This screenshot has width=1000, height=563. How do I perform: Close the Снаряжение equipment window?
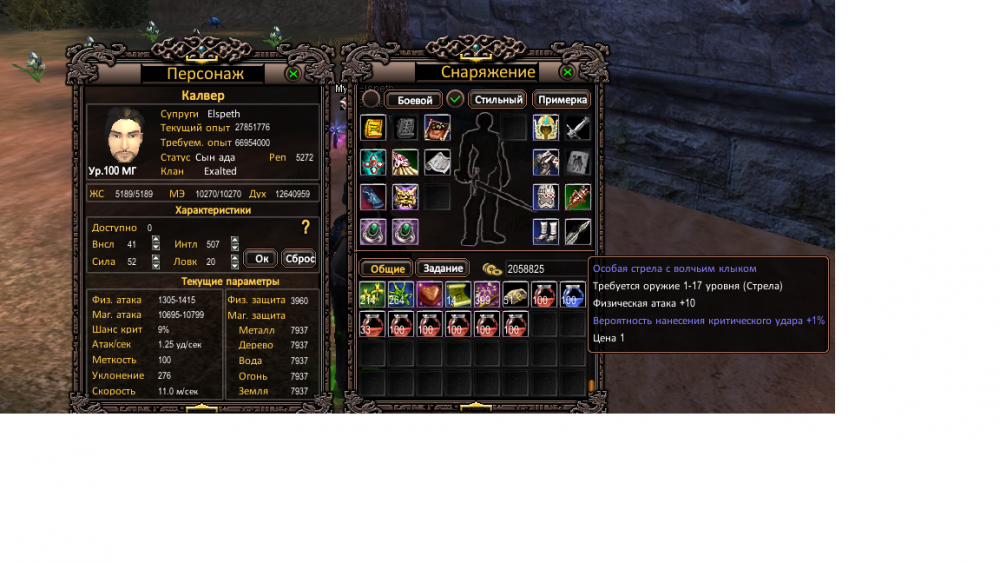567,73
